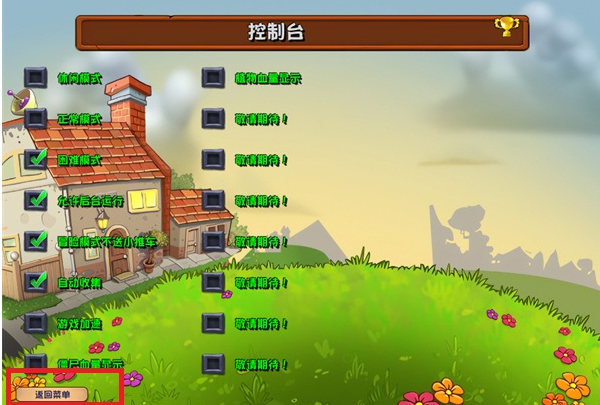Enable the 游戏加速 checkbox

pyautogui.click(x=36, y=323)
